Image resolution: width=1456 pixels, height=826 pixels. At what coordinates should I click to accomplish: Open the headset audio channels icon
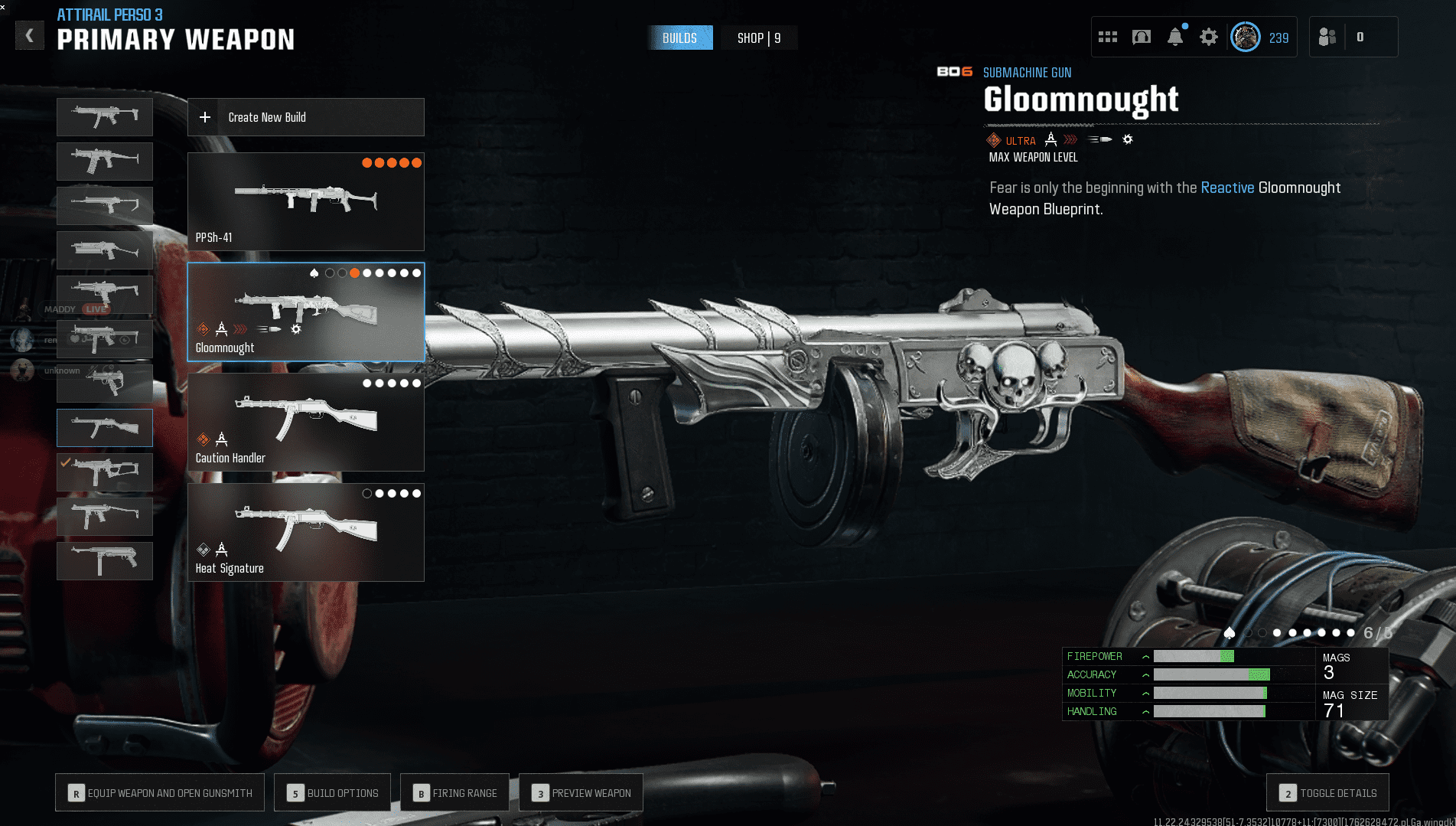click(1141, 37)
